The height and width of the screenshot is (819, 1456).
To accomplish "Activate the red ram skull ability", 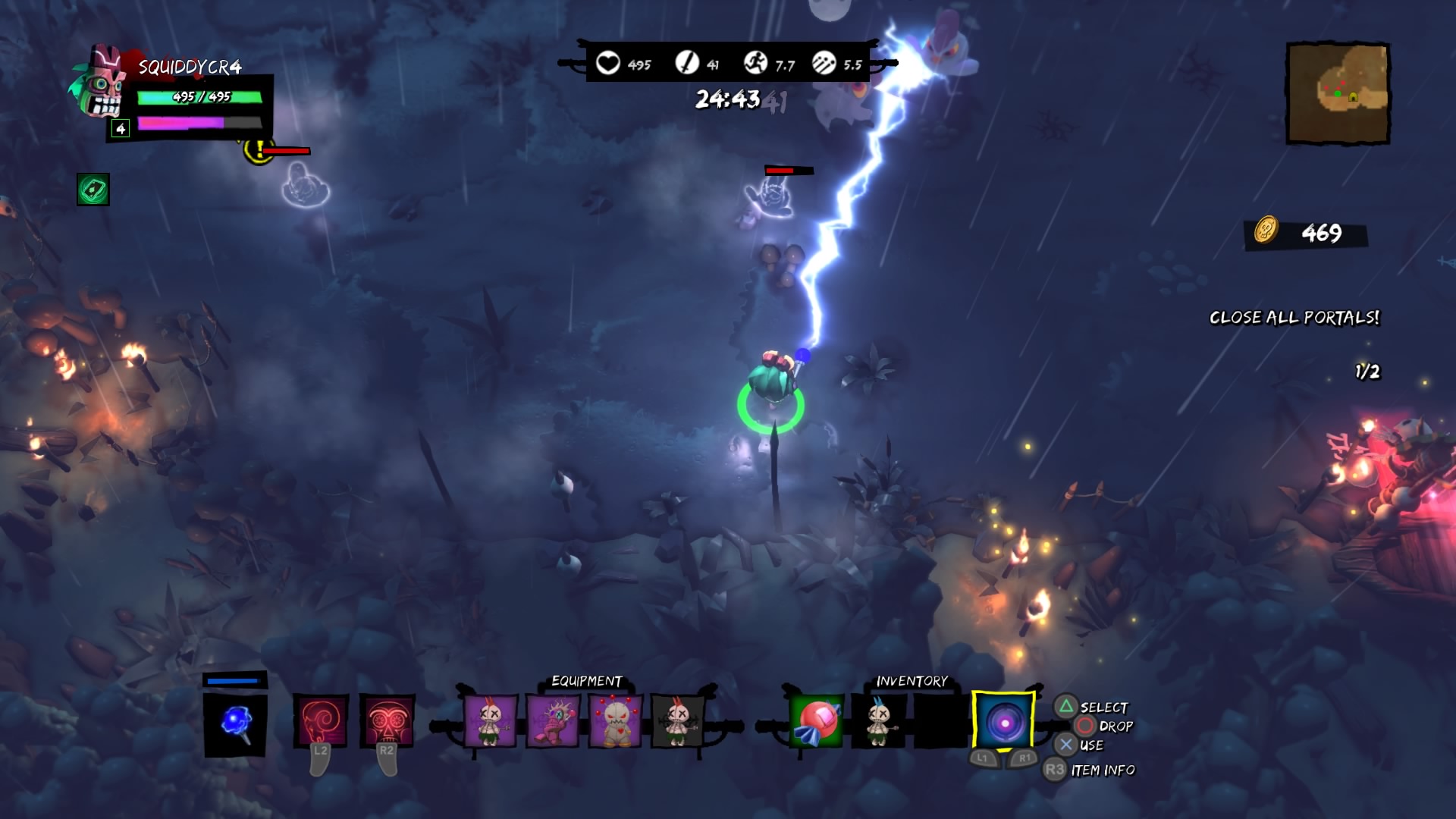I will pos(321,721).
